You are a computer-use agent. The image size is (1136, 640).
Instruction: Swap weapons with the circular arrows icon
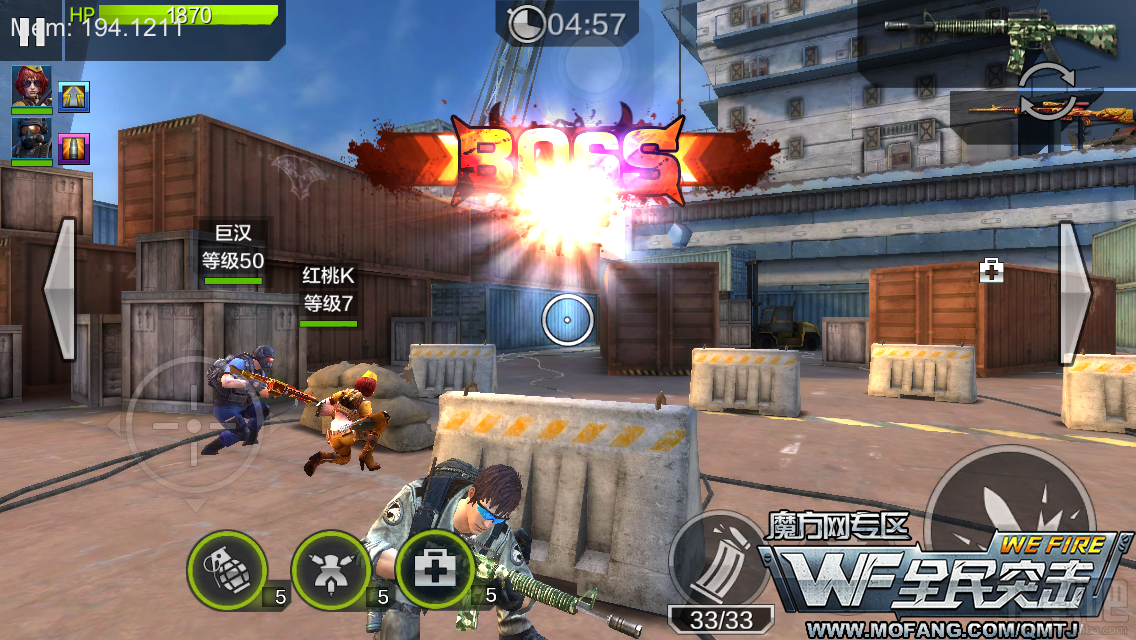pos(1046,91)
